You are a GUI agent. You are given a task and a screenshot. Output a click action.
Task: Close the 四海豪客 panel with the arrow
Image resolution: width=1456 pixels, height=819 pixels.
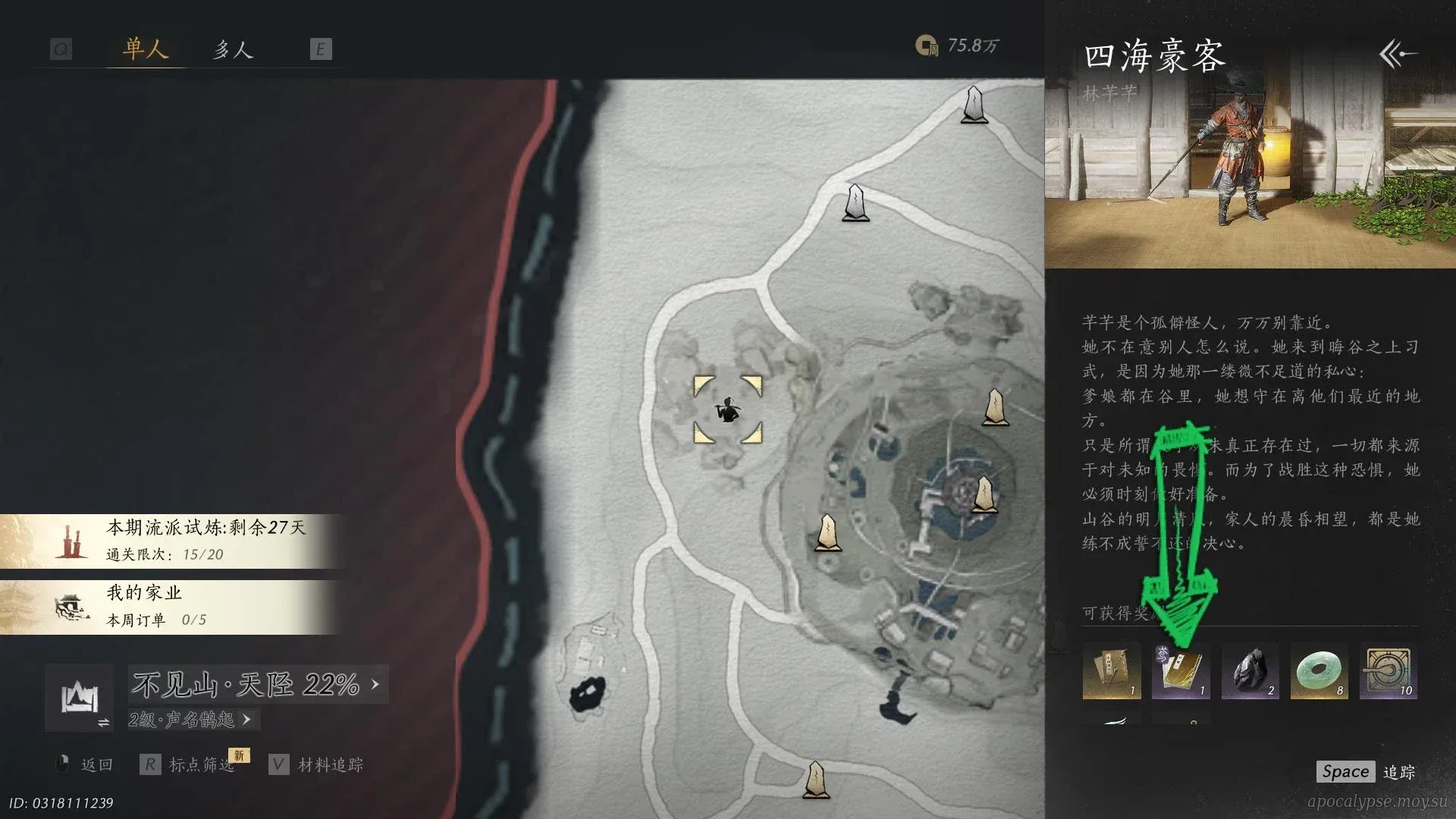(x=1397, y=54)
